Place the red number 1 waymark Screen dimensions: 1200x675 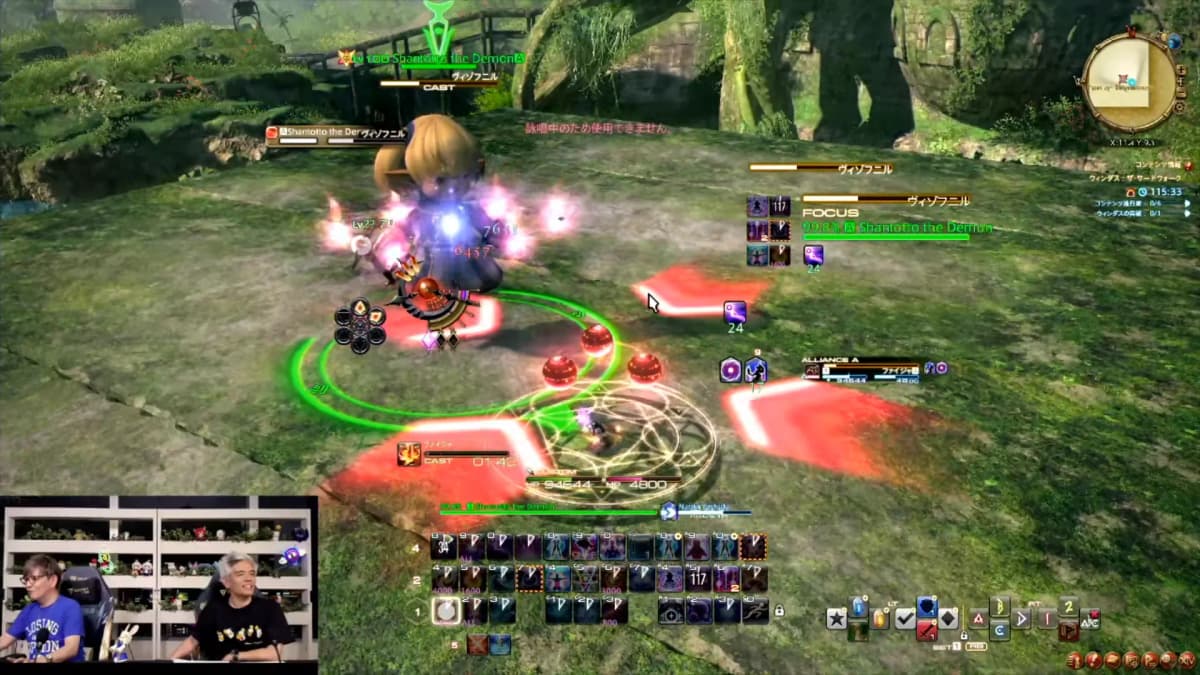1047,619
